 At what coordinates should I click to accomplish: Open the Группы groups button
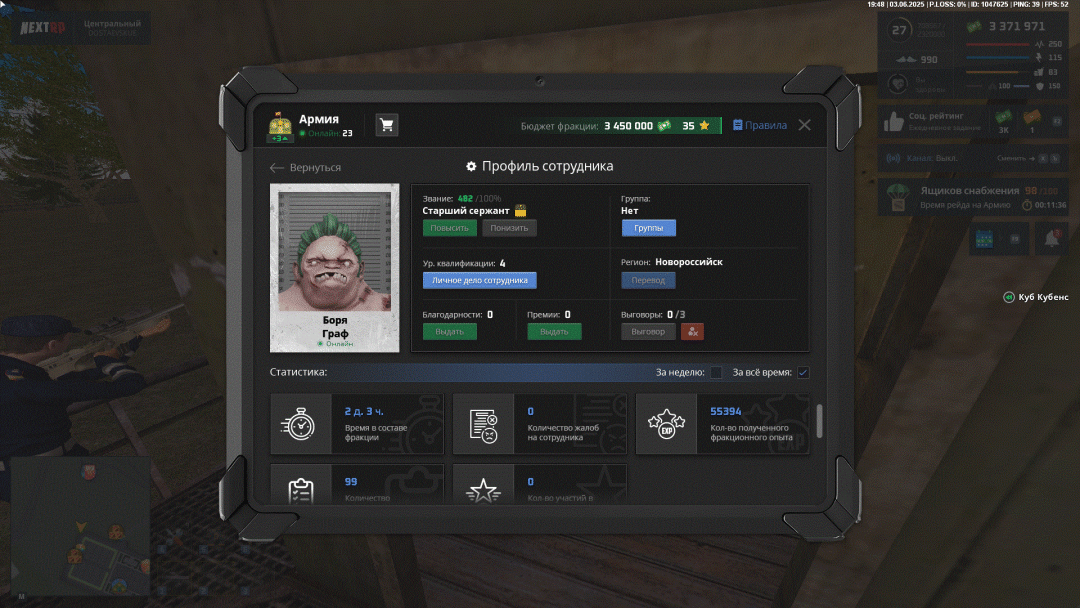point(648,228)
